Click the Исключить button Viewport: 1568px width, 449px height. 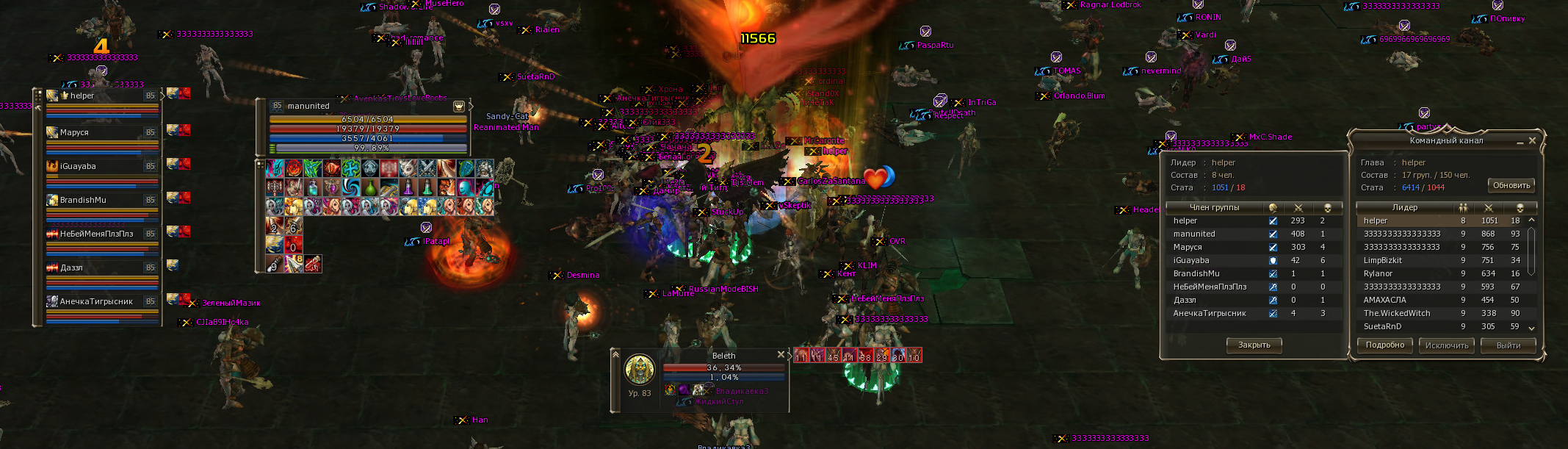click(1446, 345)
